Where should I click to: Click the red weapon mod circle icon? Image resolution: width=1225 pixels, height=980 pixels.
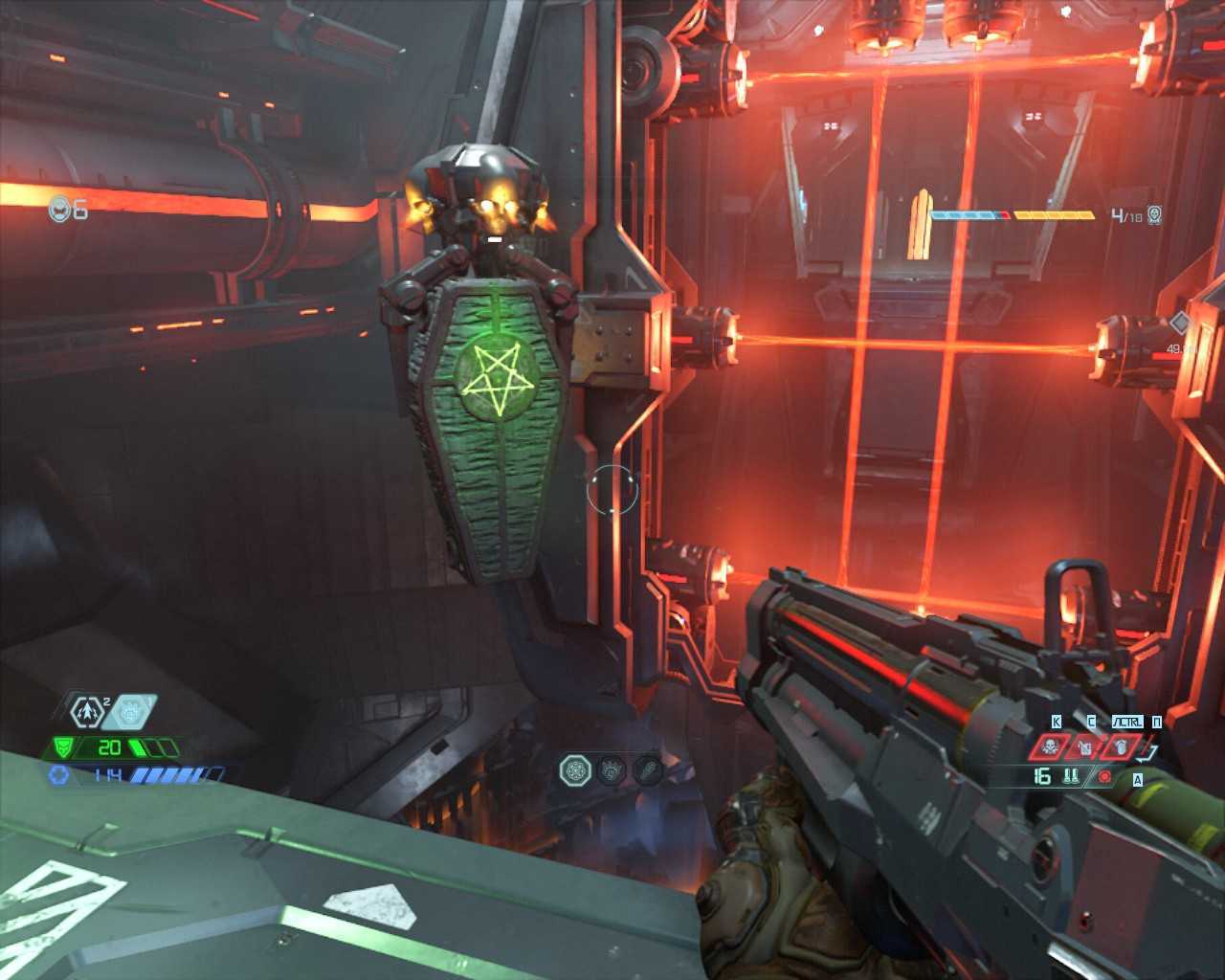[1104, 776]
